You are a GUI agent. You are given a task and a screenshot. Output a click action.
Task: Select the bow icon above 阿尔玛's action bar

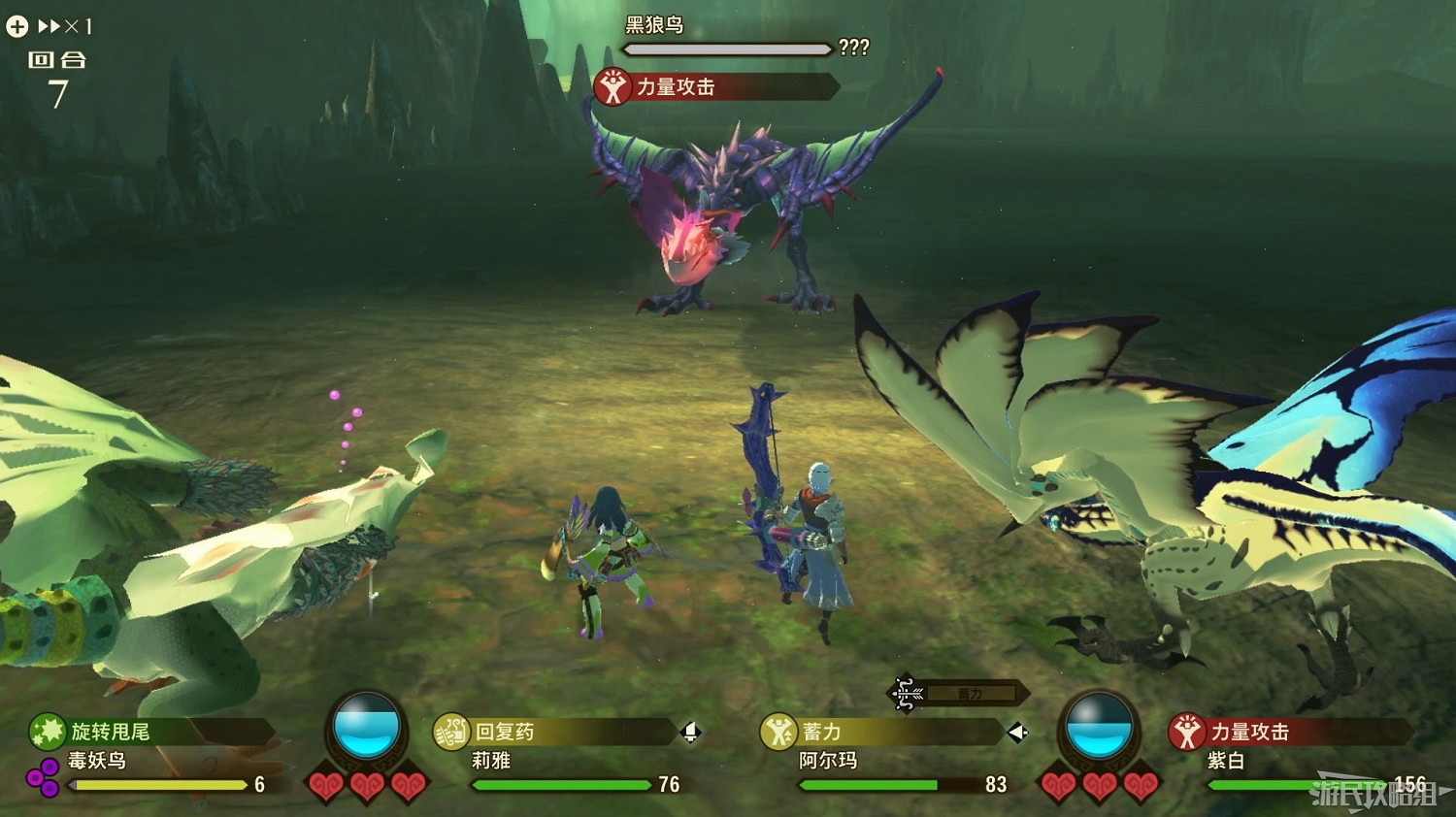tap(909, 691)
